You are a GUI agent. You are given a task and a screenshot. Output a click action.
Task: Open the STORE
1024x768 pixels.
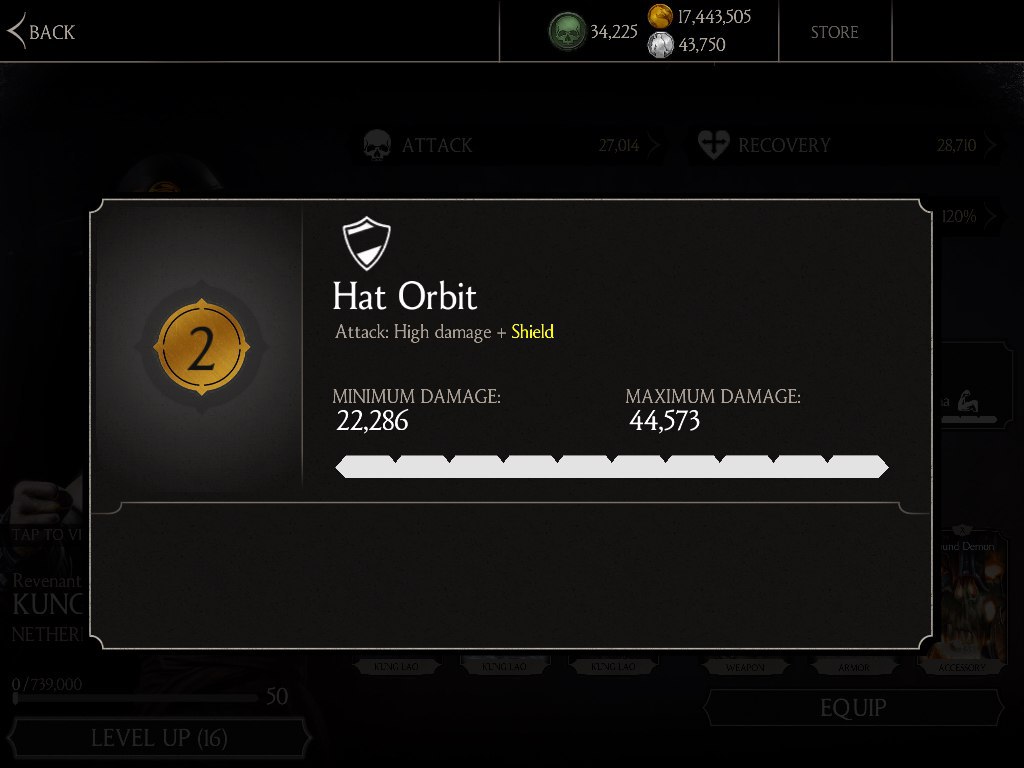click(x=834, y=32)
